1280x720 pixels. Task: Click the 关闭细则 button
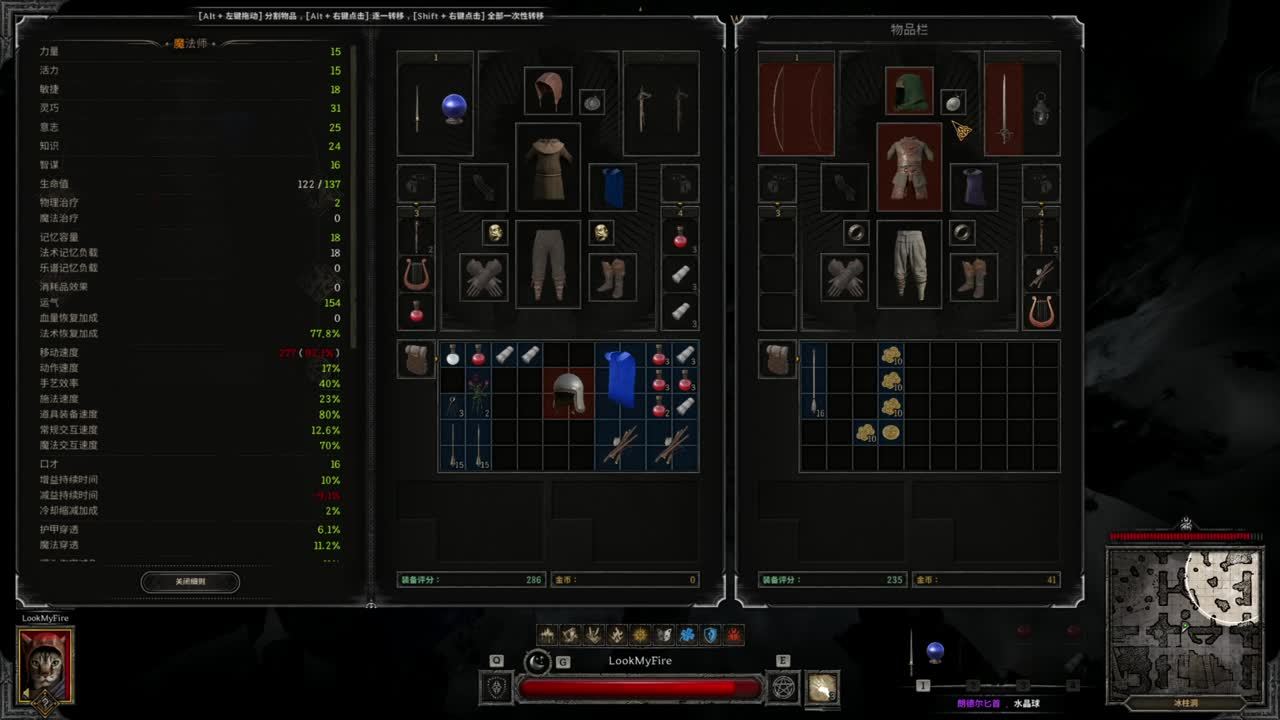click(x=190, y=581)
